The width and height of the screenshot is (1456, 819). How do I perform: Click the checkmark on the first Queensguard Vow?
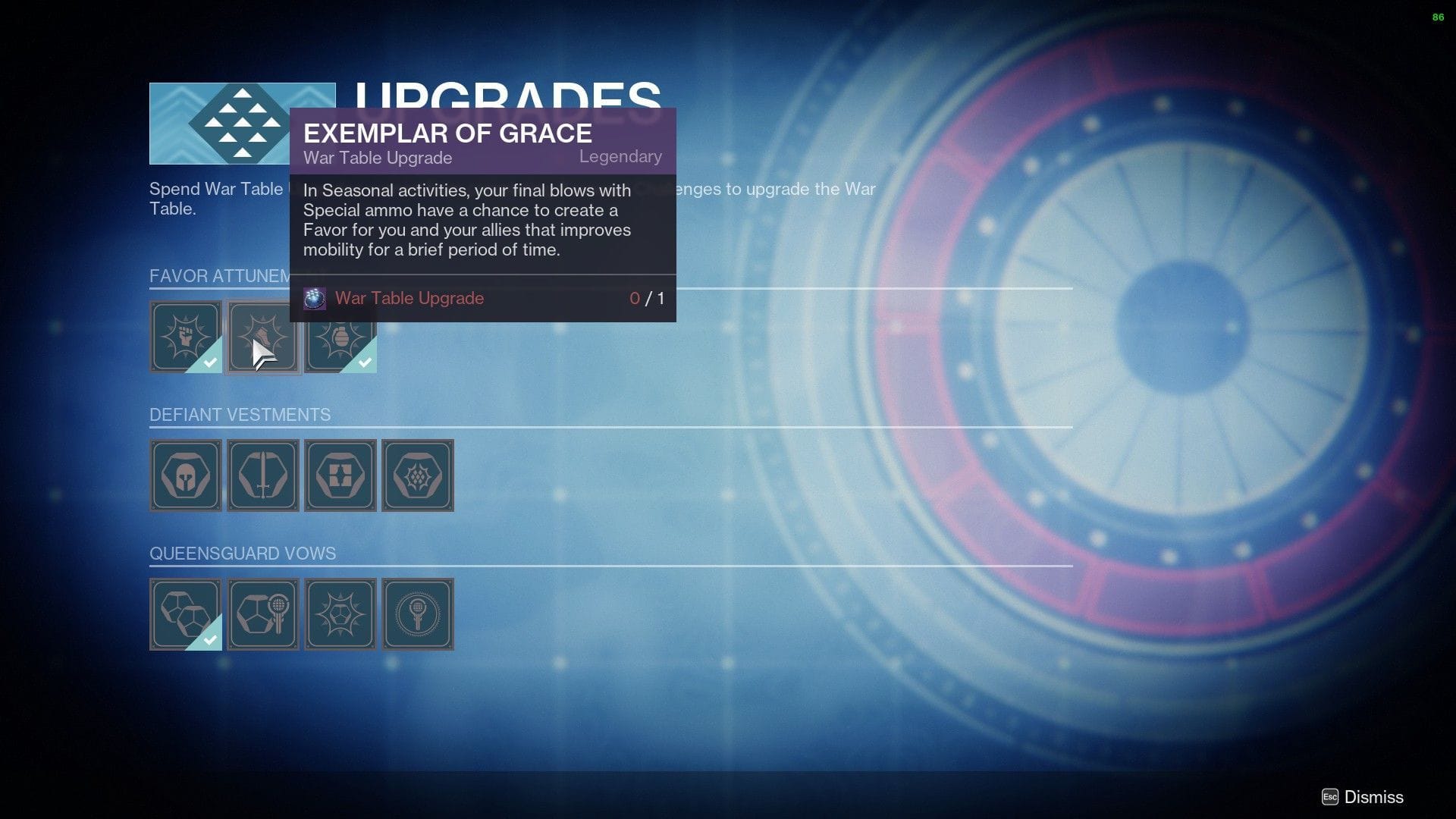click(211, 641)
